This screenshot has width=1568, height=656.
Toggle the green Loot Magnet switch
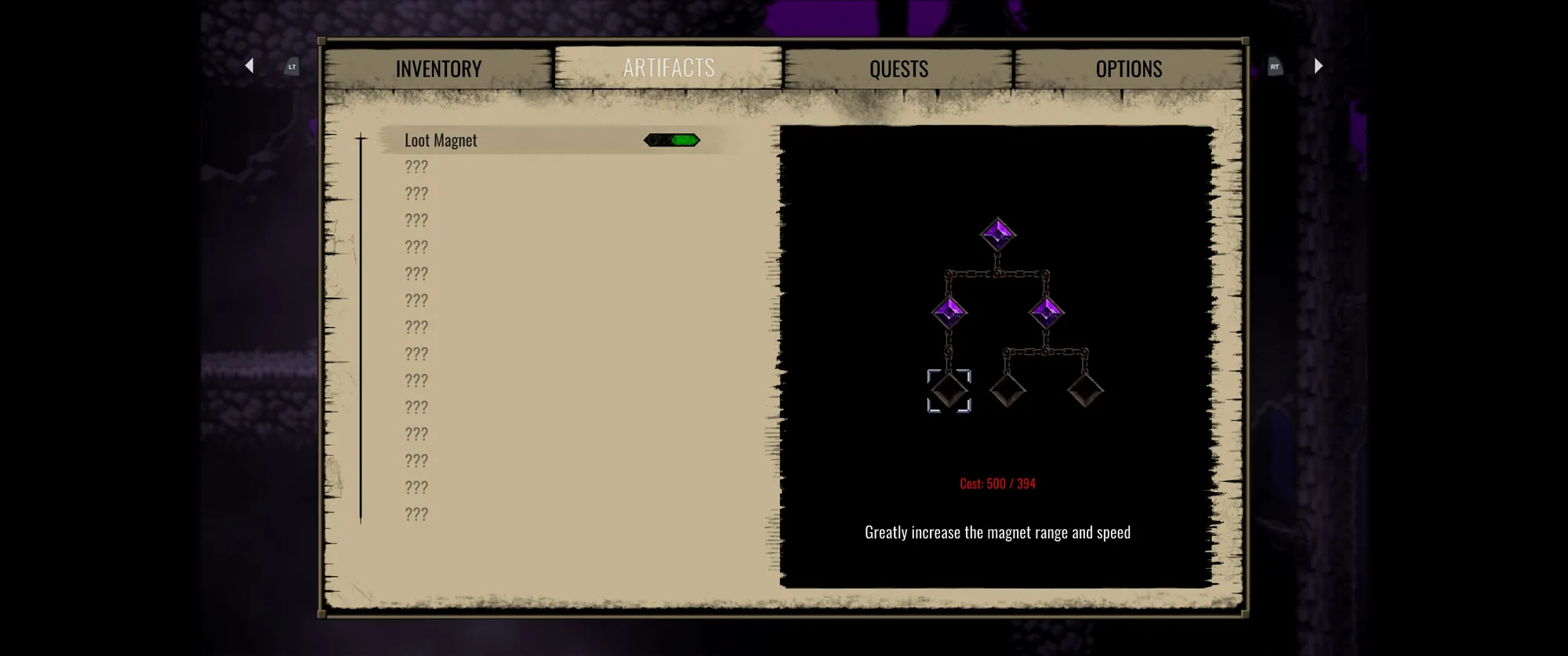coord(672,140)
